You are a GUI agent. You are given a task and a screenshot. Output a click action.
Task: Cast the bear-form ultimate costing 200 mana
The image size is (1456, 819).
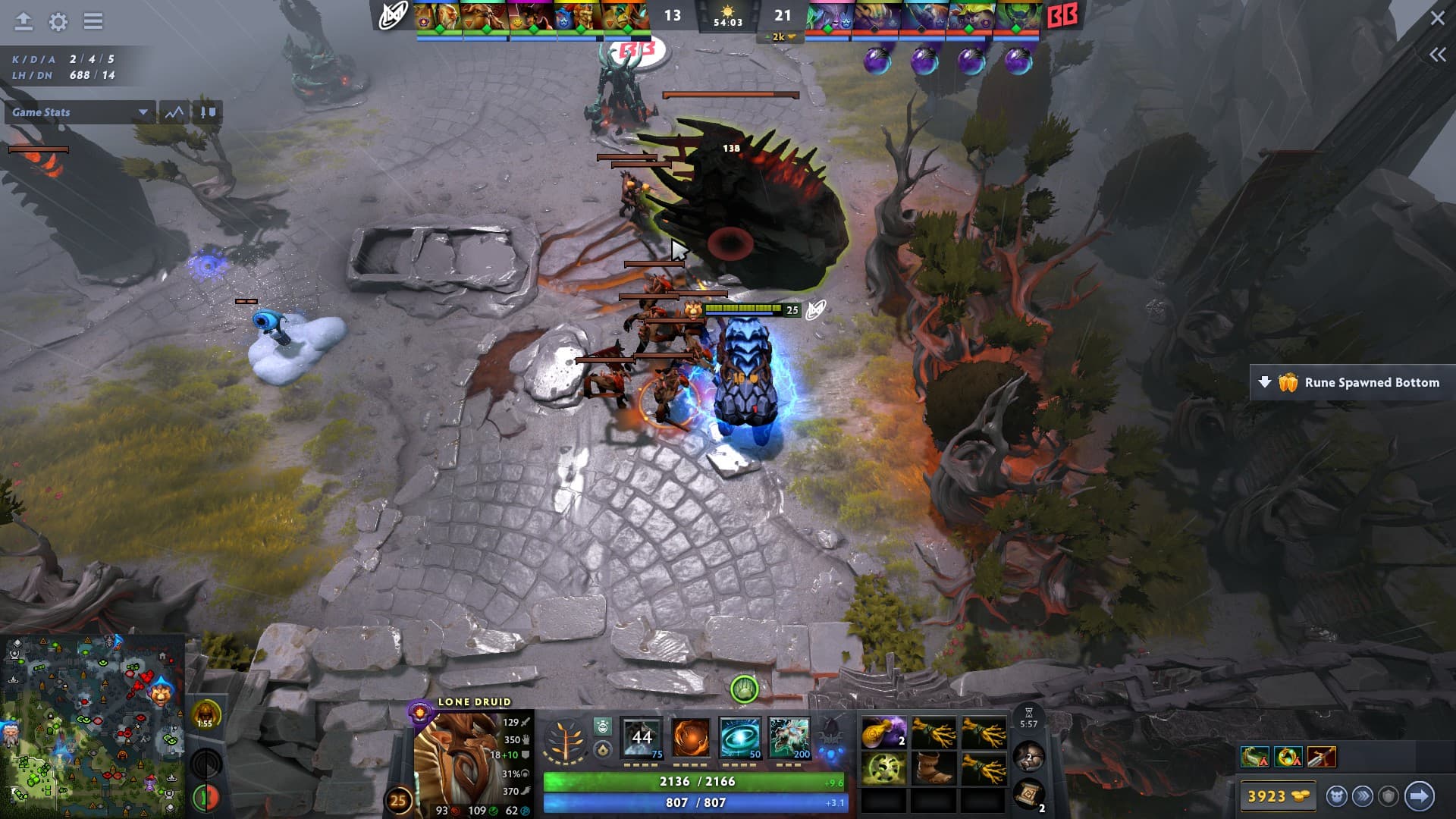coord(789,737)
